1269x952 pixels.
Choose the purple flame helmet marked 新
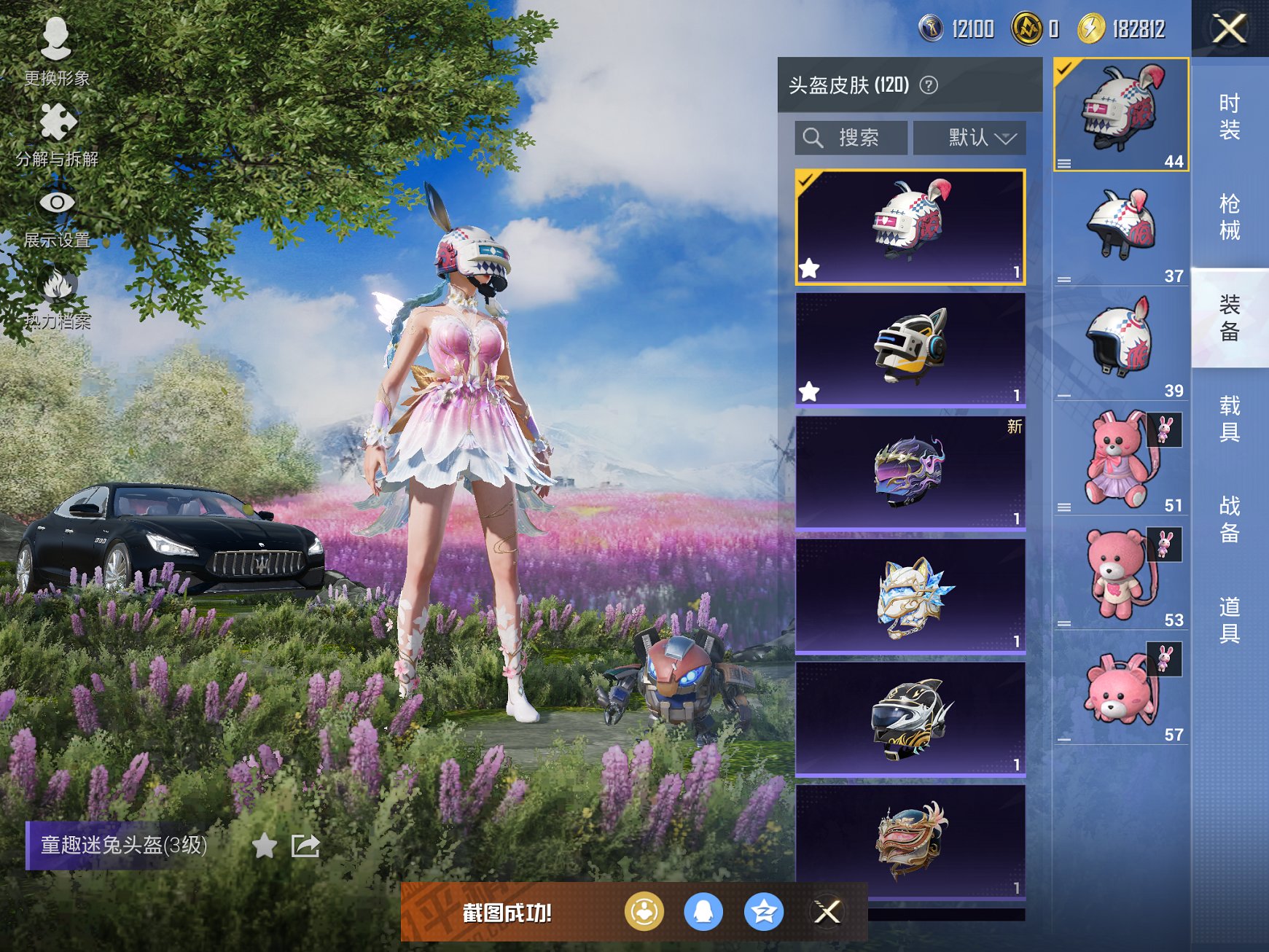[x=910, y=472]
